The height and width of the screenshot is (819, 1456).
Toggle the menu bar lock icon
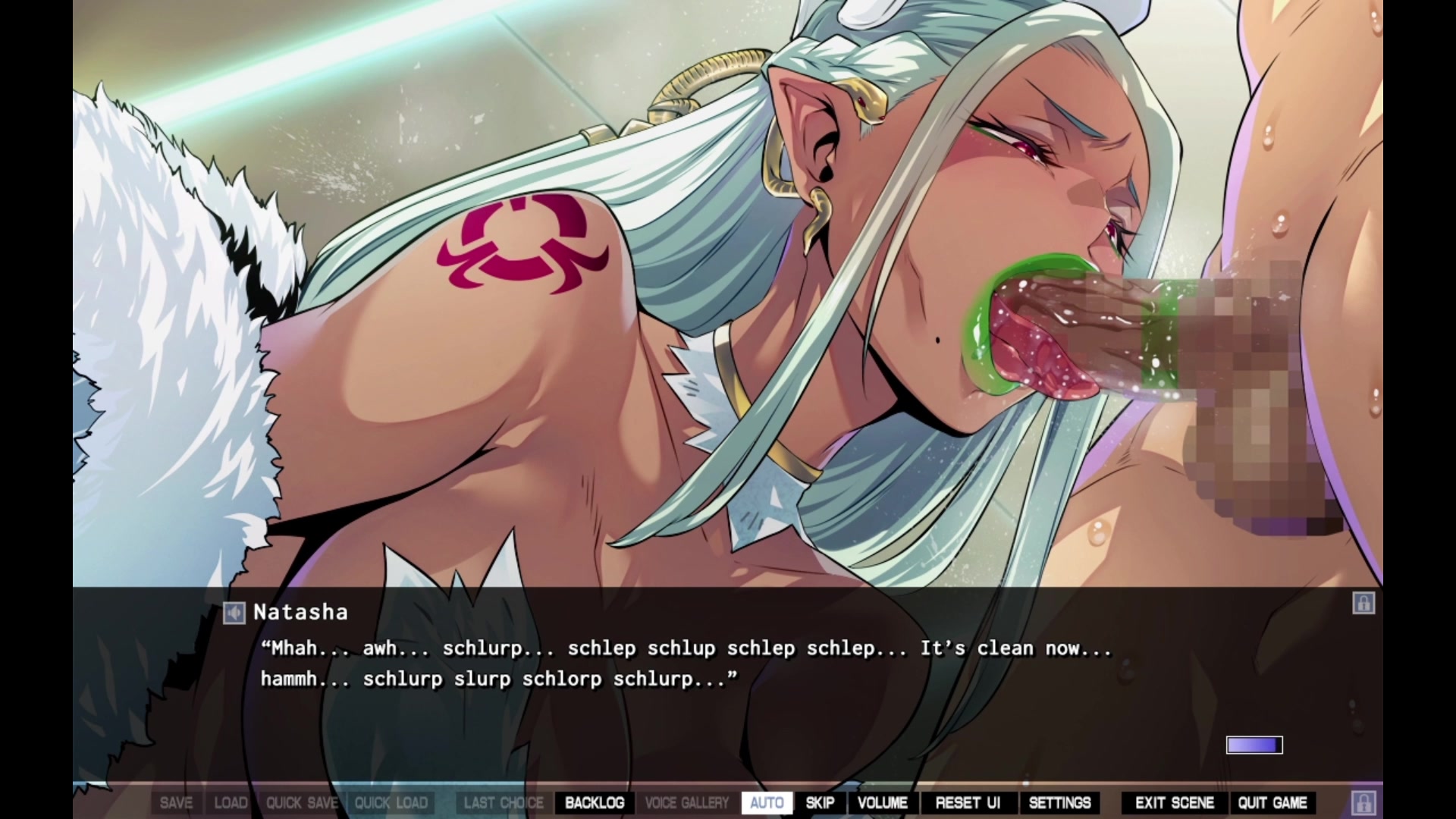click(x=1363, y=802)
